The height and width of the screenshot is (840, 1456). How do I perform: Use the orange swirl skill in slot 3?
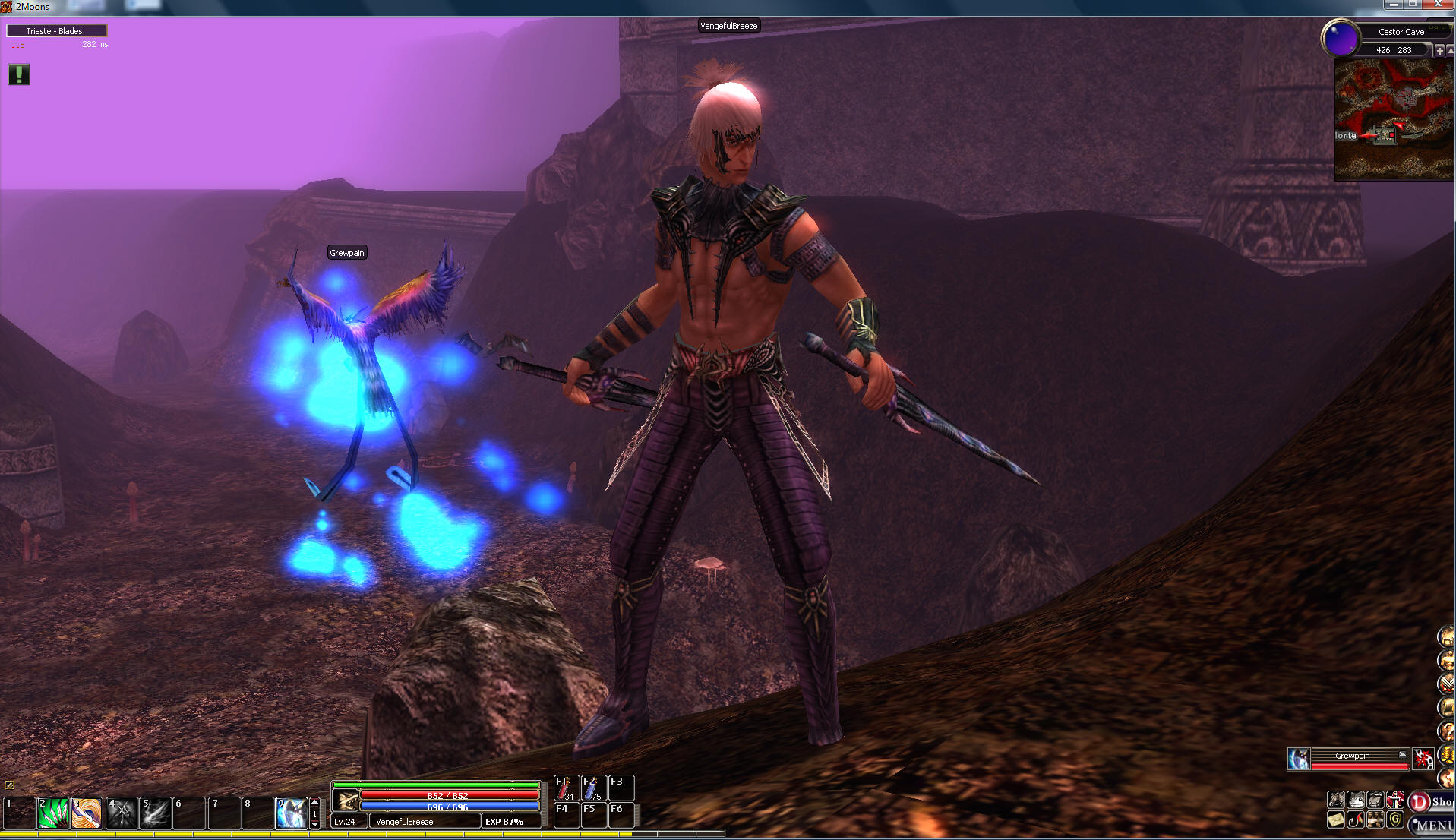click(87, 813)
